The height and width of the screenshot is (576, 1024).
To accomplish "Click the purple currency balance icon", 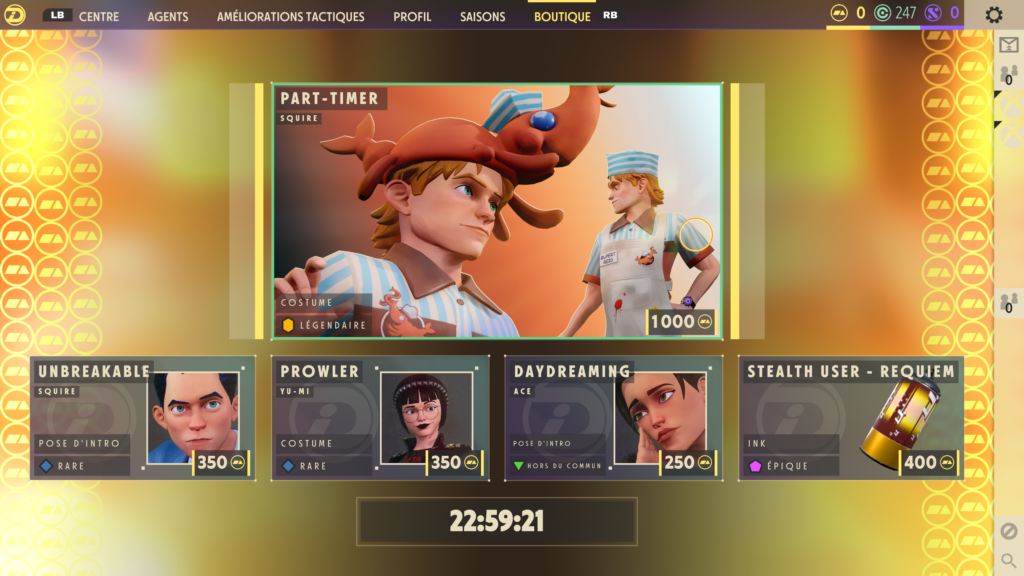I will click(x=934, y=13).
